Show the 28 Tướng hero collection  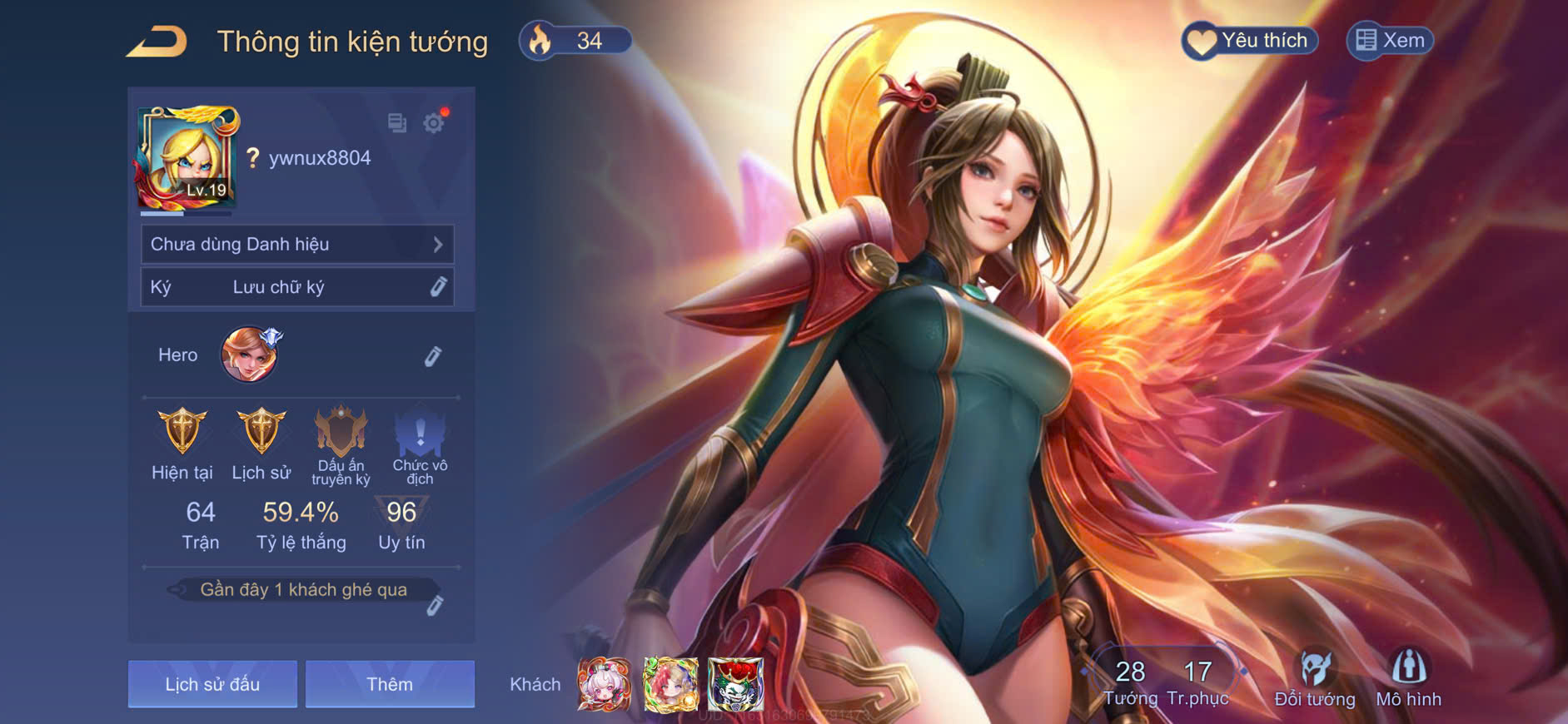pos(1130,682)
